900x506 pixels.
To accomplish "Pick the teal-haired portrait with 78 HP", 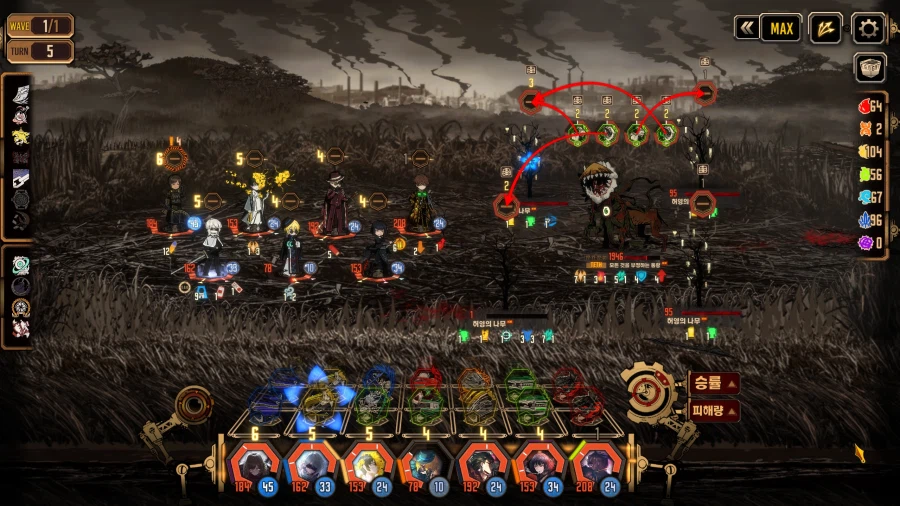I will pos(420,466).
